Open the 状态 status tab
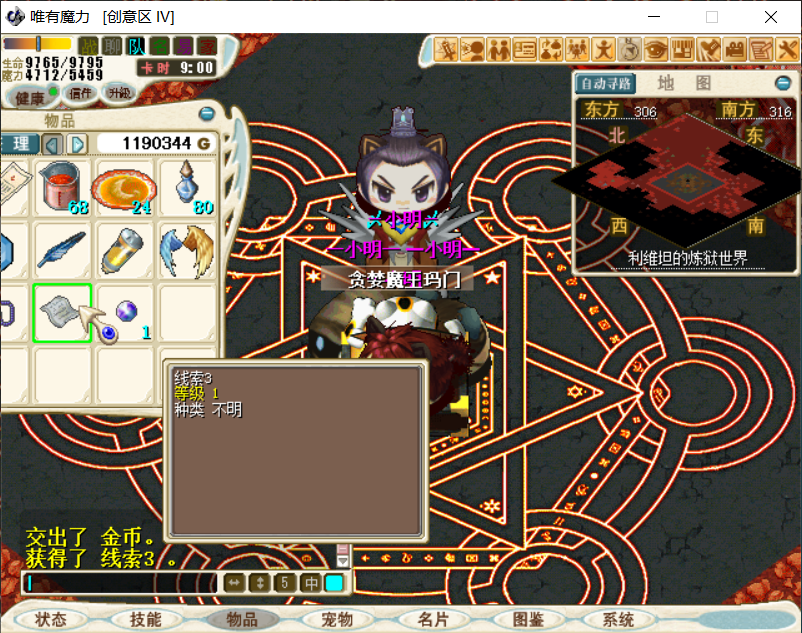This screenshot has height=633, width=802. [50, 620]
